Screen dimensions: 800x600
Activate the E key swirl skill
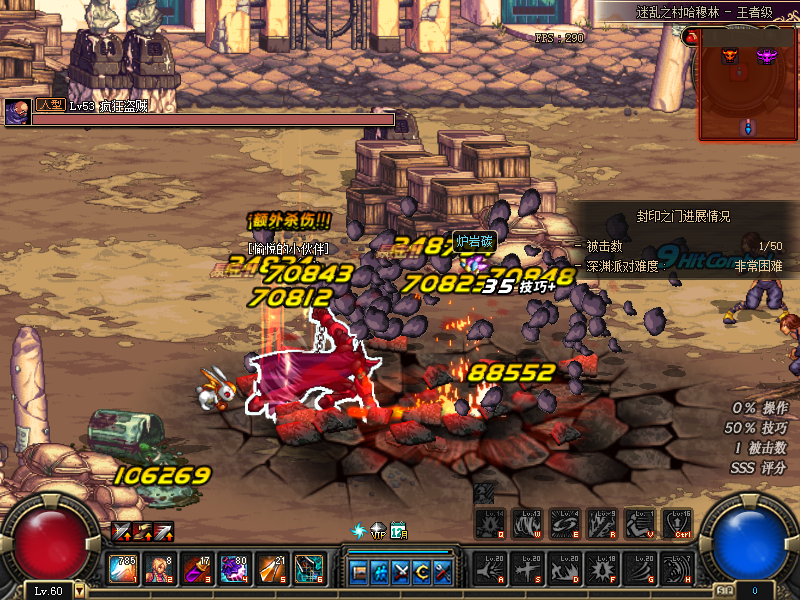[x=565, y=524]
